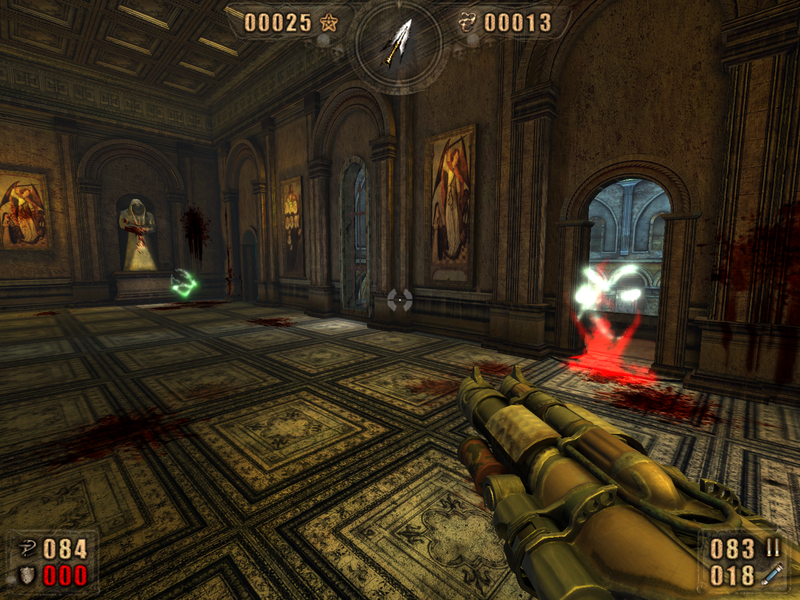Click the objective compass arrow
Image resolution: width=800 pixels, height=600 pixels.
[399, 41]
